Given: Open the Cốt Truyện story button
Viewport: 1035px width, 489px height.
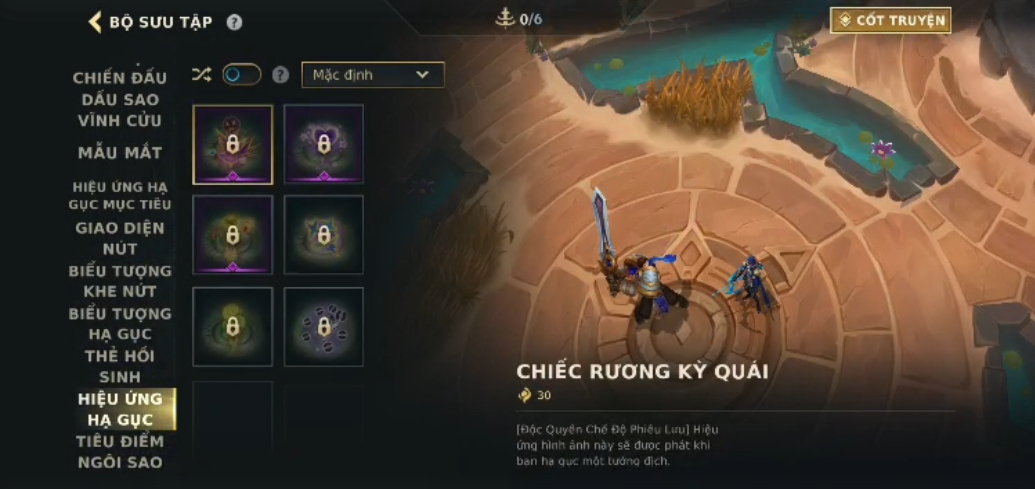Looking at the screenshot, I should pyautogui.click(x=890, y=20).
